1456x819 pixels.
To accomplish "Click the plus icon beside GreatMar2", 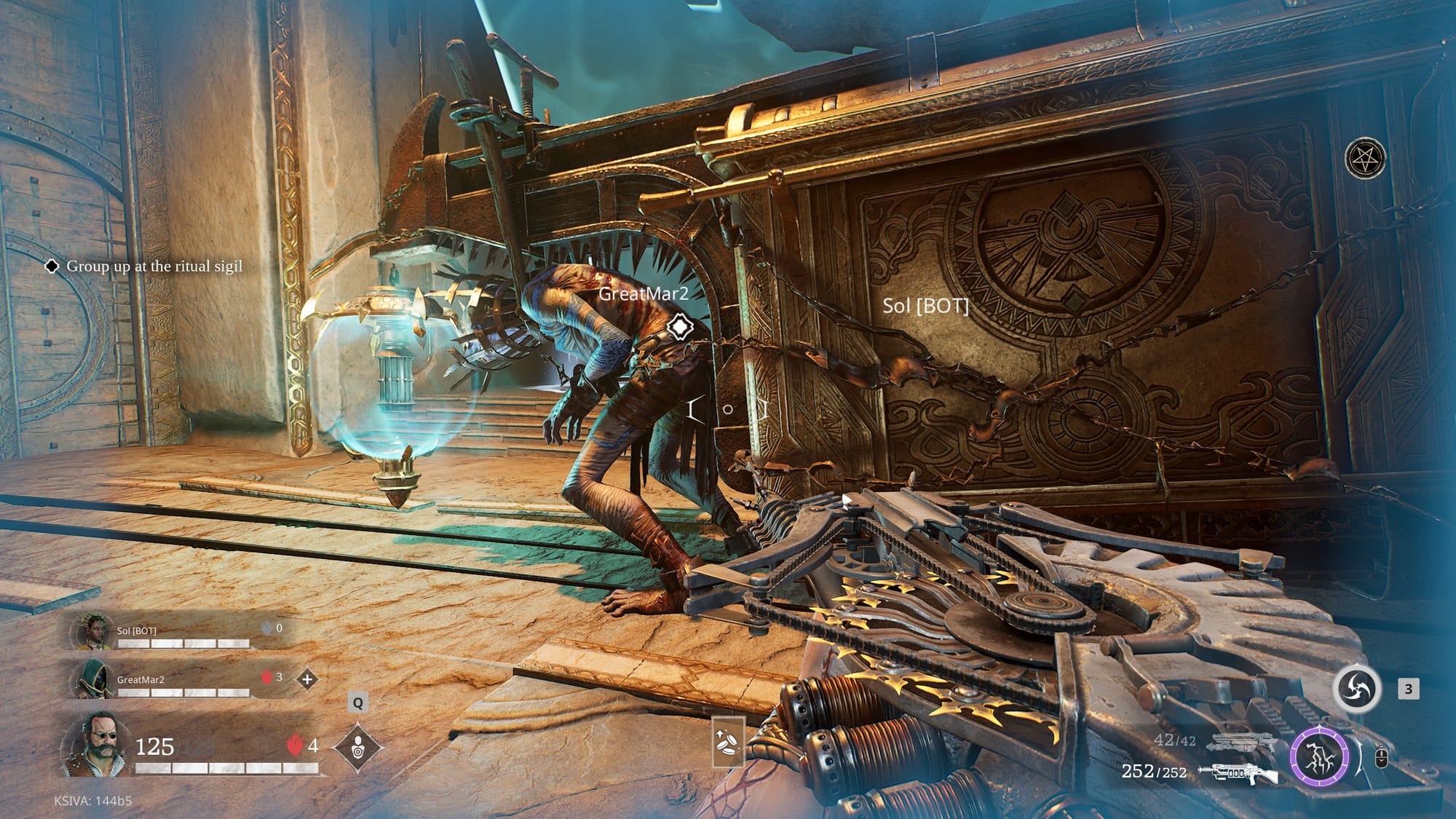I will [x=307, y=679].
